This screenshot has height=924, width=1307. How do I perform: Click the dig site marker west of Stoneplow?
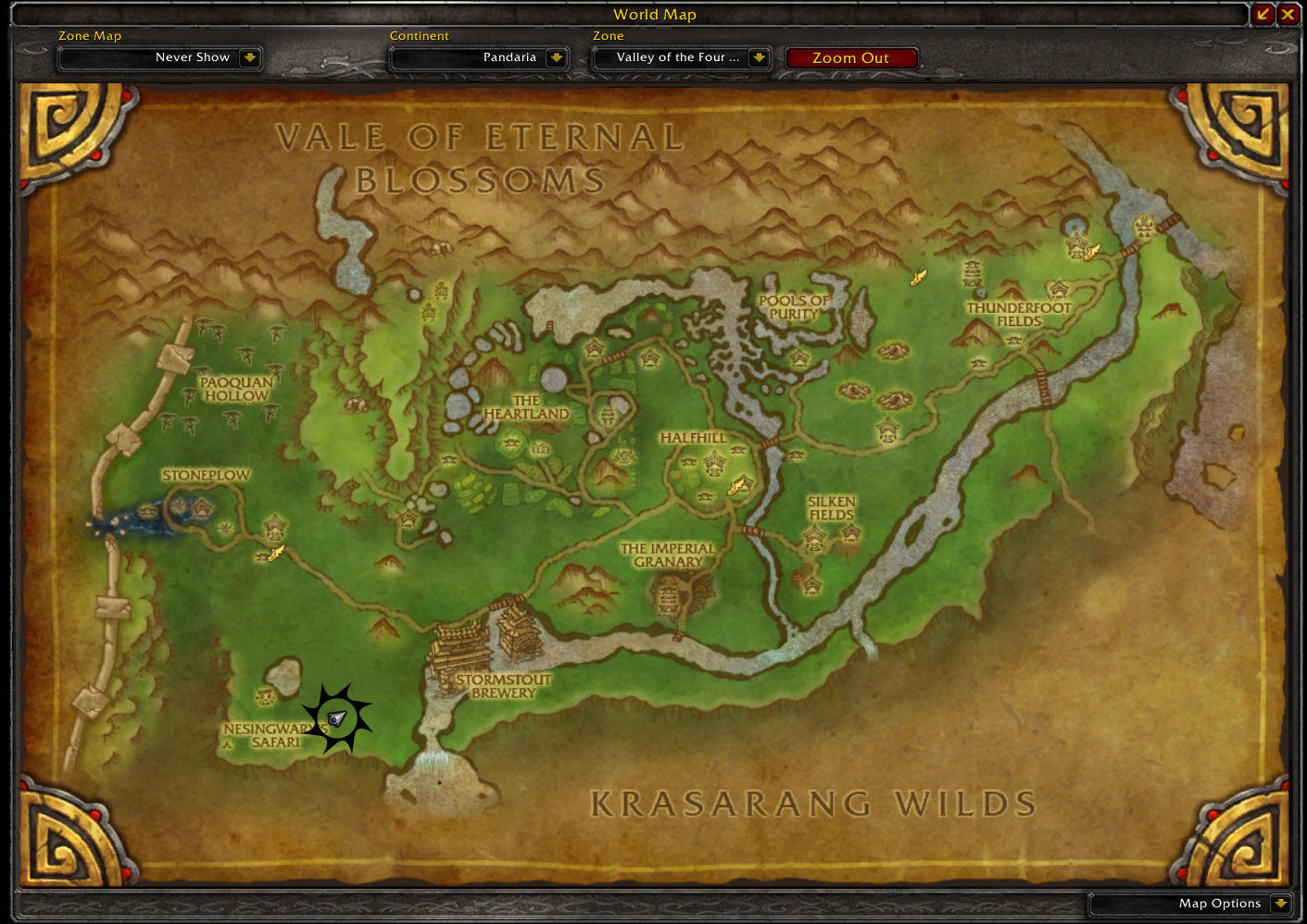(x=272, y=553)
